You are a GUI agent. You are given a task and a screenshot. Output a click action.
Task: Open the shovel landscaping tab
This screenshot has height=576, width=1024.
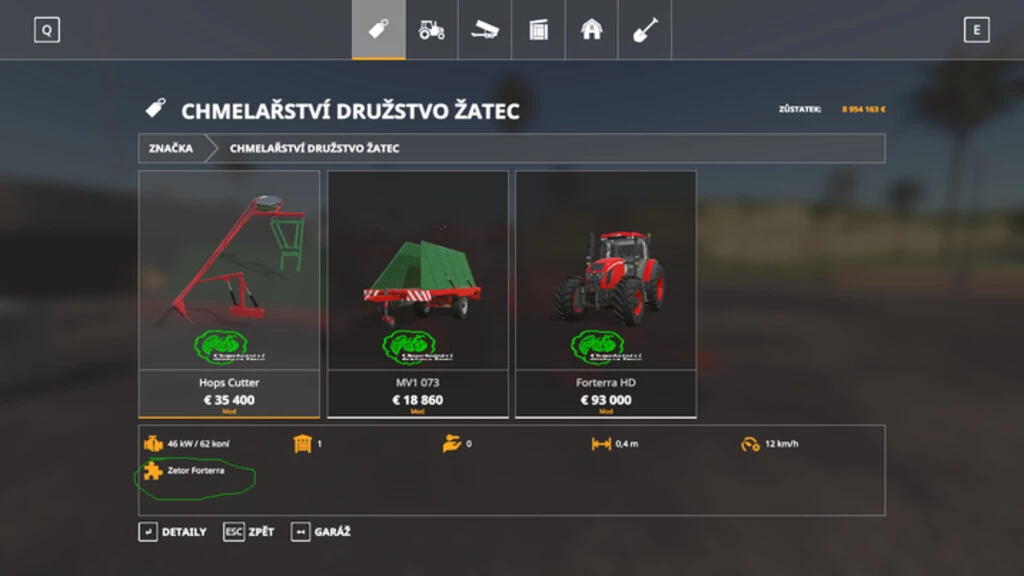[x=645, y=30]
